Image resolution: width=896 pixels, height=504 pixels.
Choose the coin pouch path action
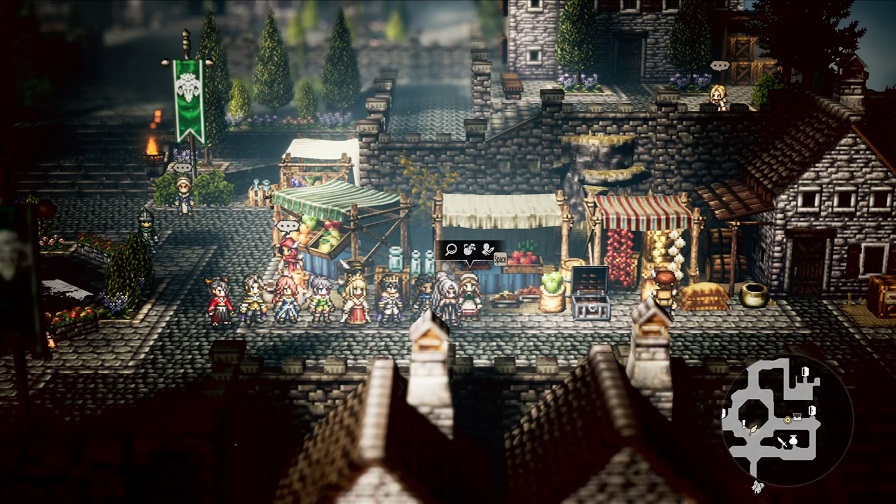(469, 249)
